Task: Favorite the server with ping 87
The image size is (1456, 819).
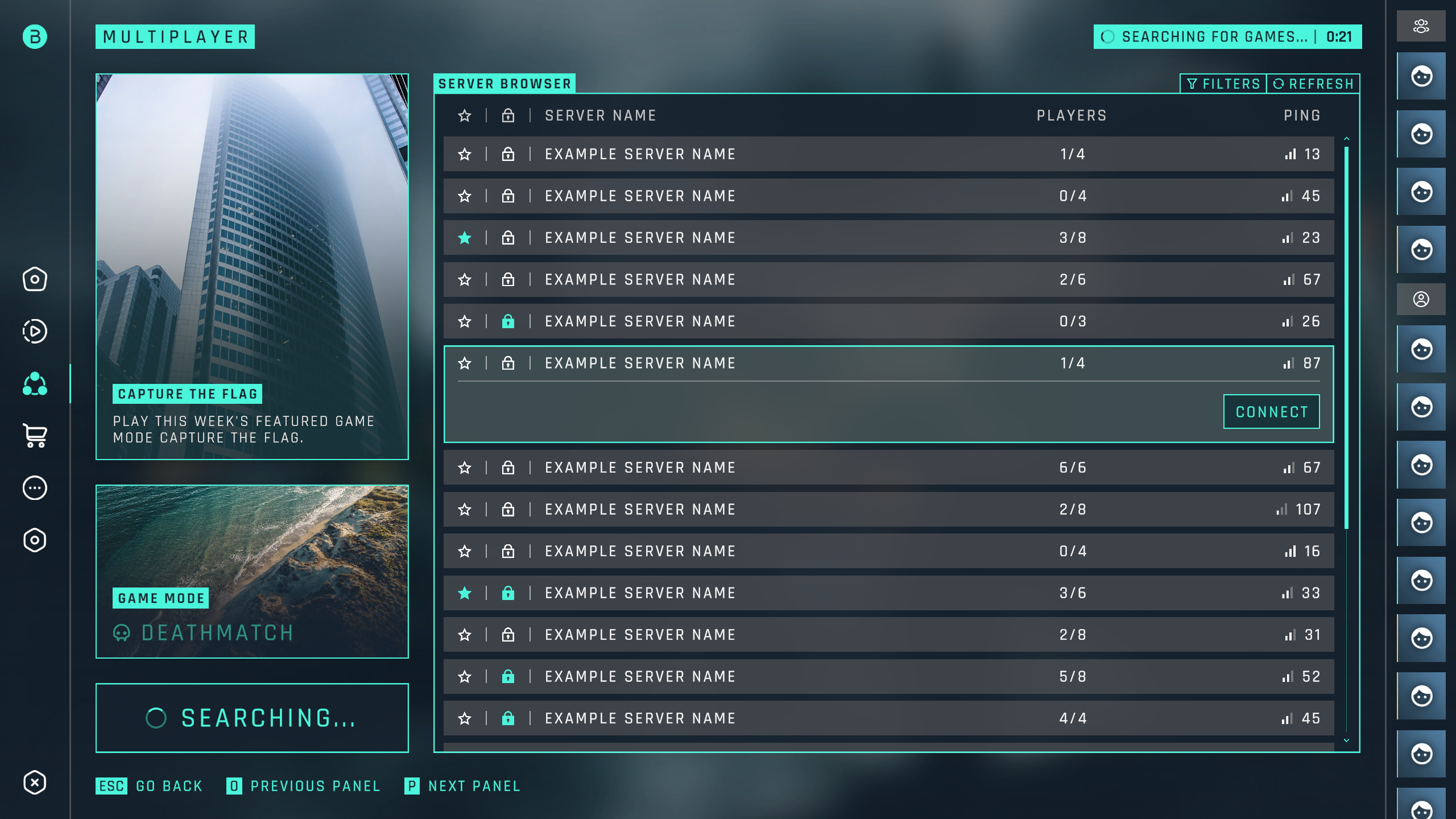Action: pos(465,363)
